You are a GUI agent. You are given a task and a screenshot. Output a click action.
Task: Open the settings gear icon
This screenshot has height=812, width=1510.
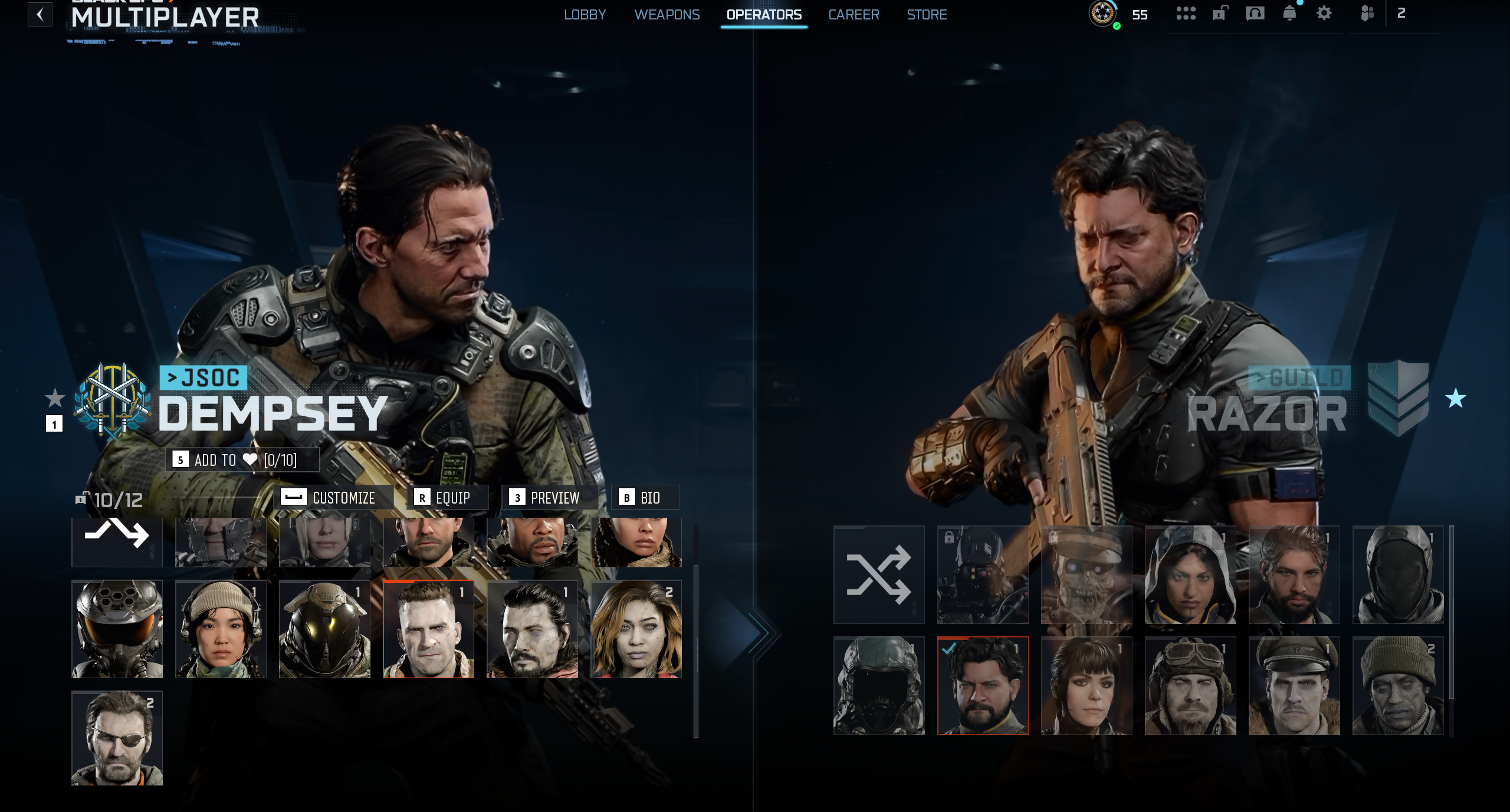click(1324, 14)
